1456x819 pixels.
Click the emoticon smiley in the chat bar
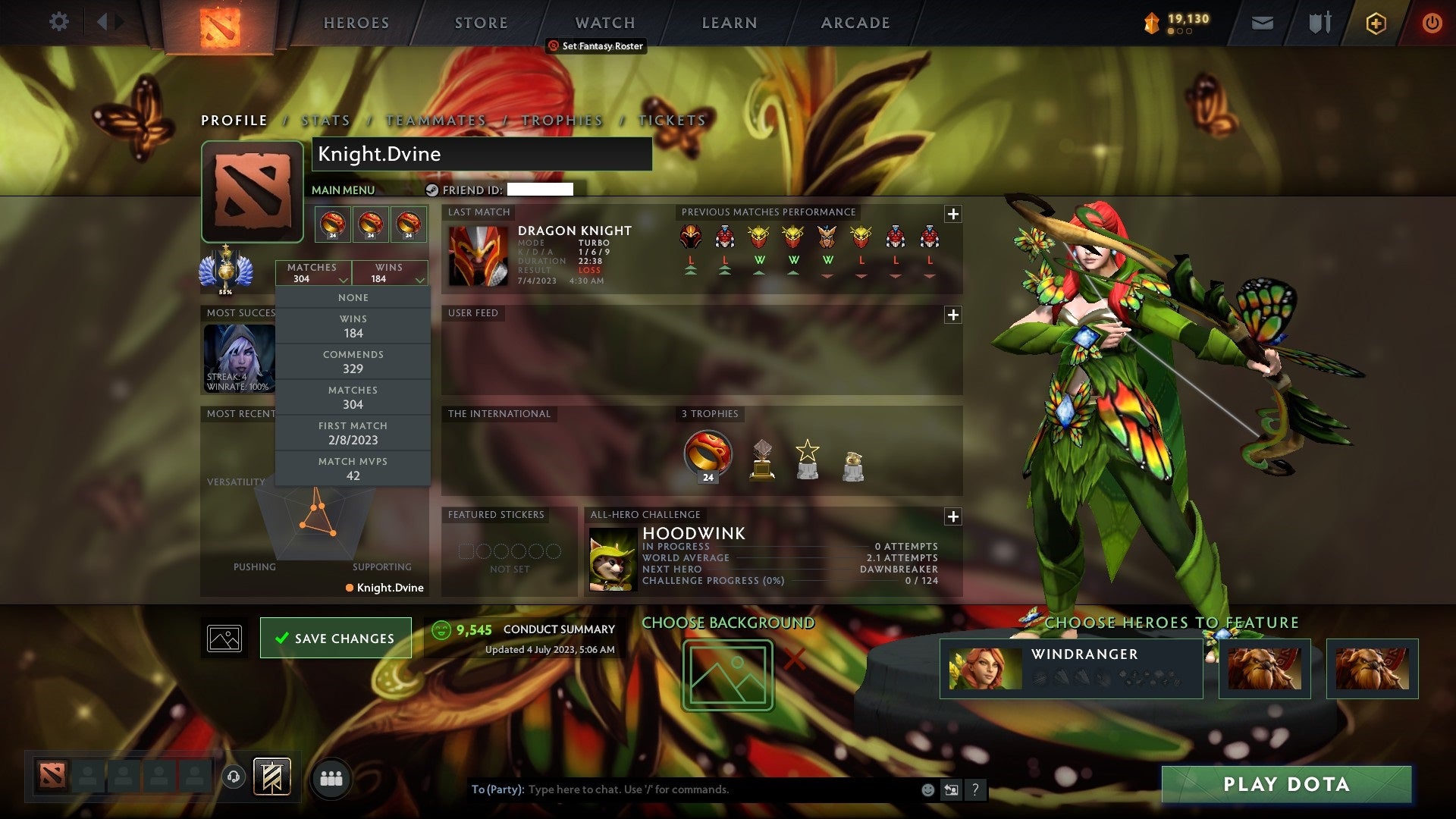pyautogui.click(x=927, y=789)
